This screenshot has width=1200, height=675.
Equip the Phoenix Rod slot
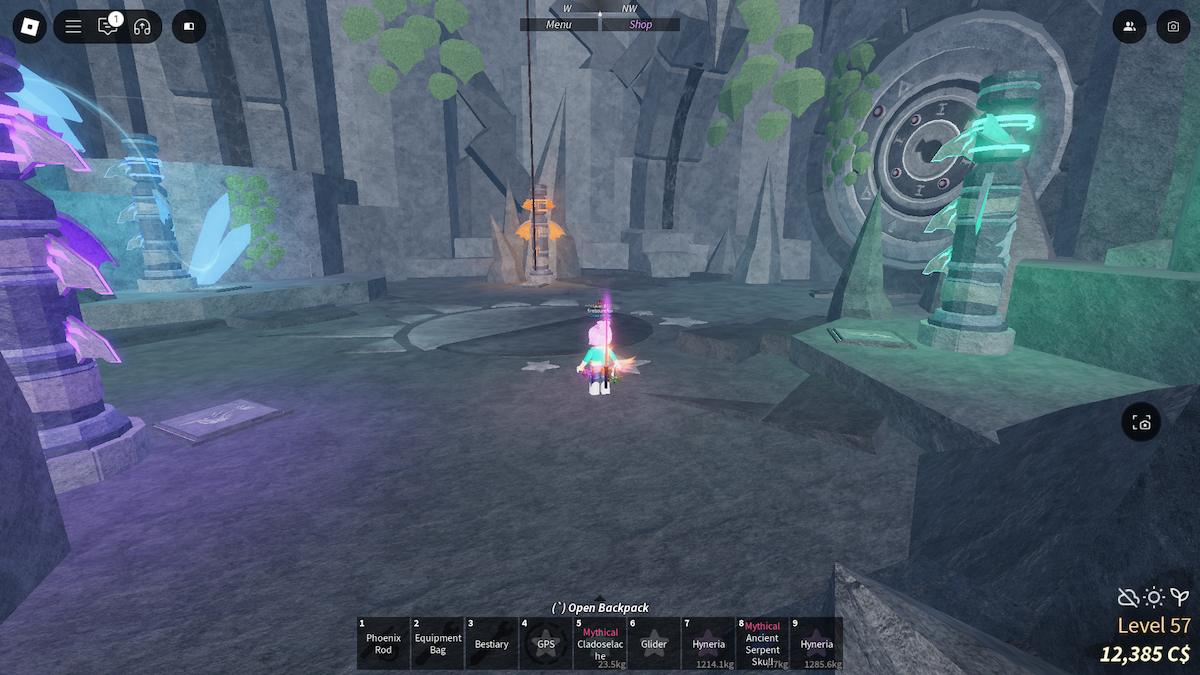point(383,644)
